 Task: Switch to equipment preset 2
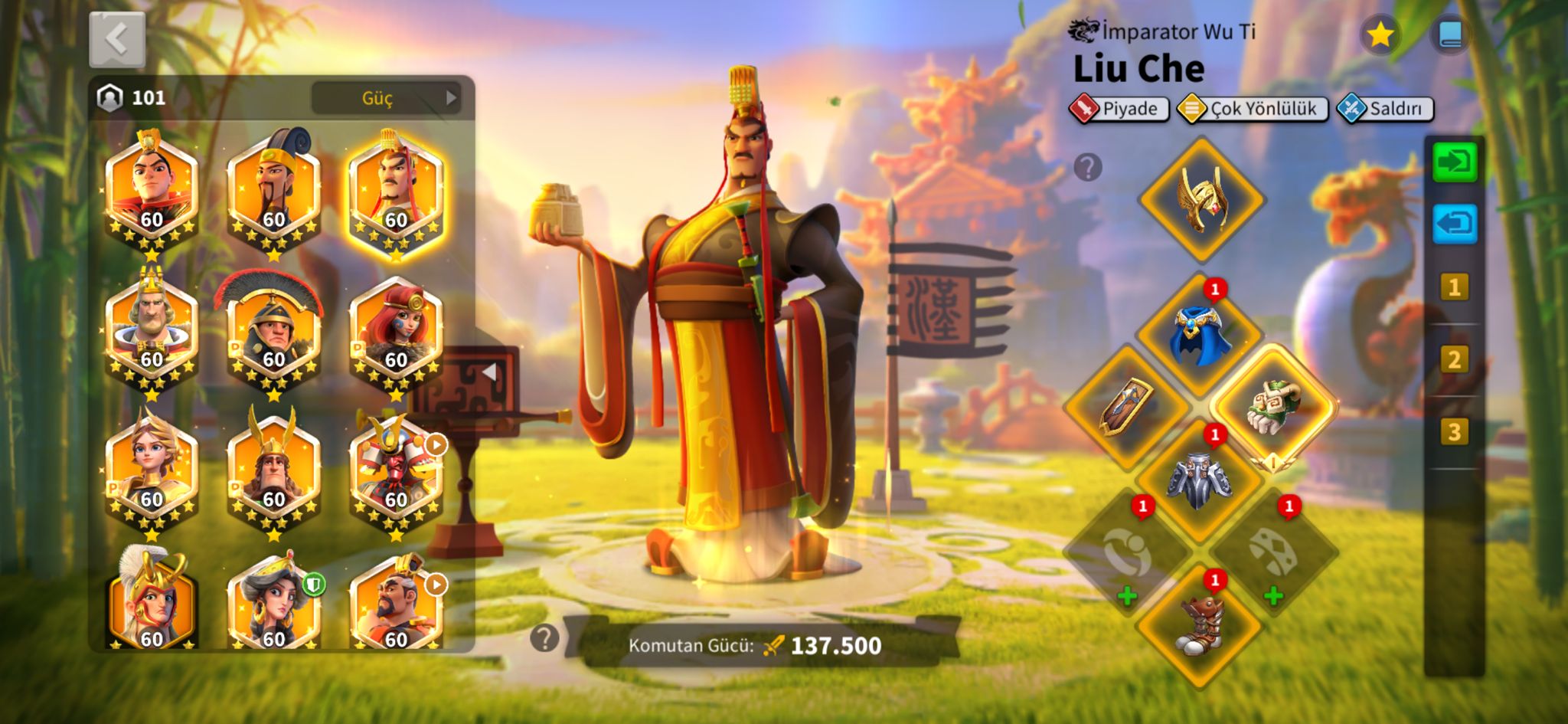click(x=1454, y=359)
